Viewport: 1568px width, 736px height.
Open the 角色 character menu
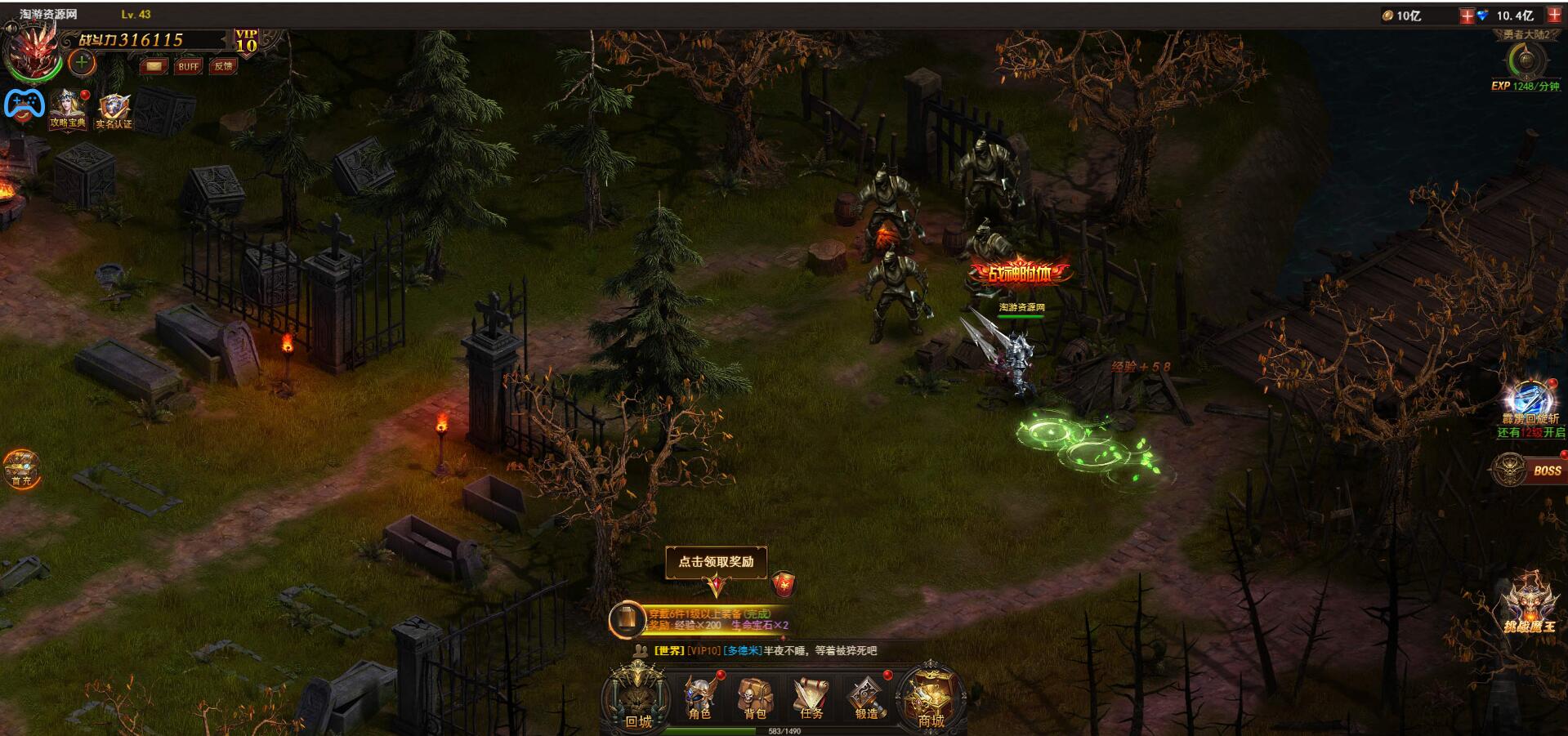pos(699,698)
